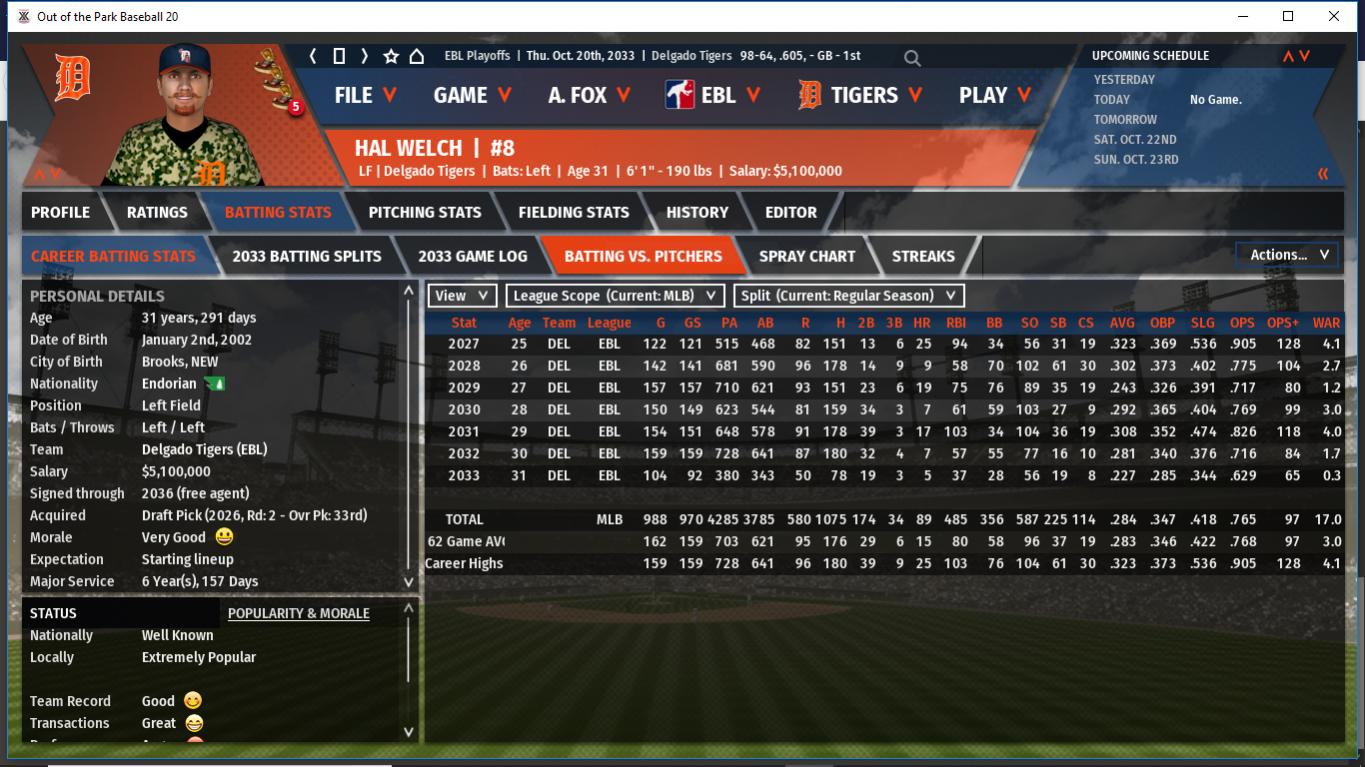1365x767 pixels.
Task: Select the 2033 BATTING SPLITS subtab
Action: (x=306, y=256)
